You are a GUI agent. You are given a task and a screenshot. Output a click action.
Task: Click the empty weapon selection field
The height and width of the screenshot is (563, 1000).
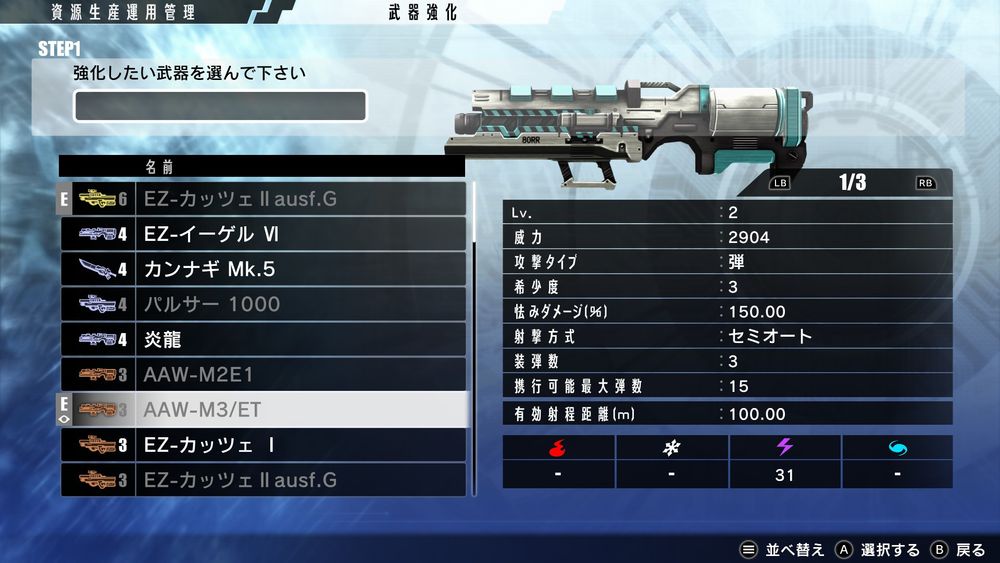click(x=220, y=106)
